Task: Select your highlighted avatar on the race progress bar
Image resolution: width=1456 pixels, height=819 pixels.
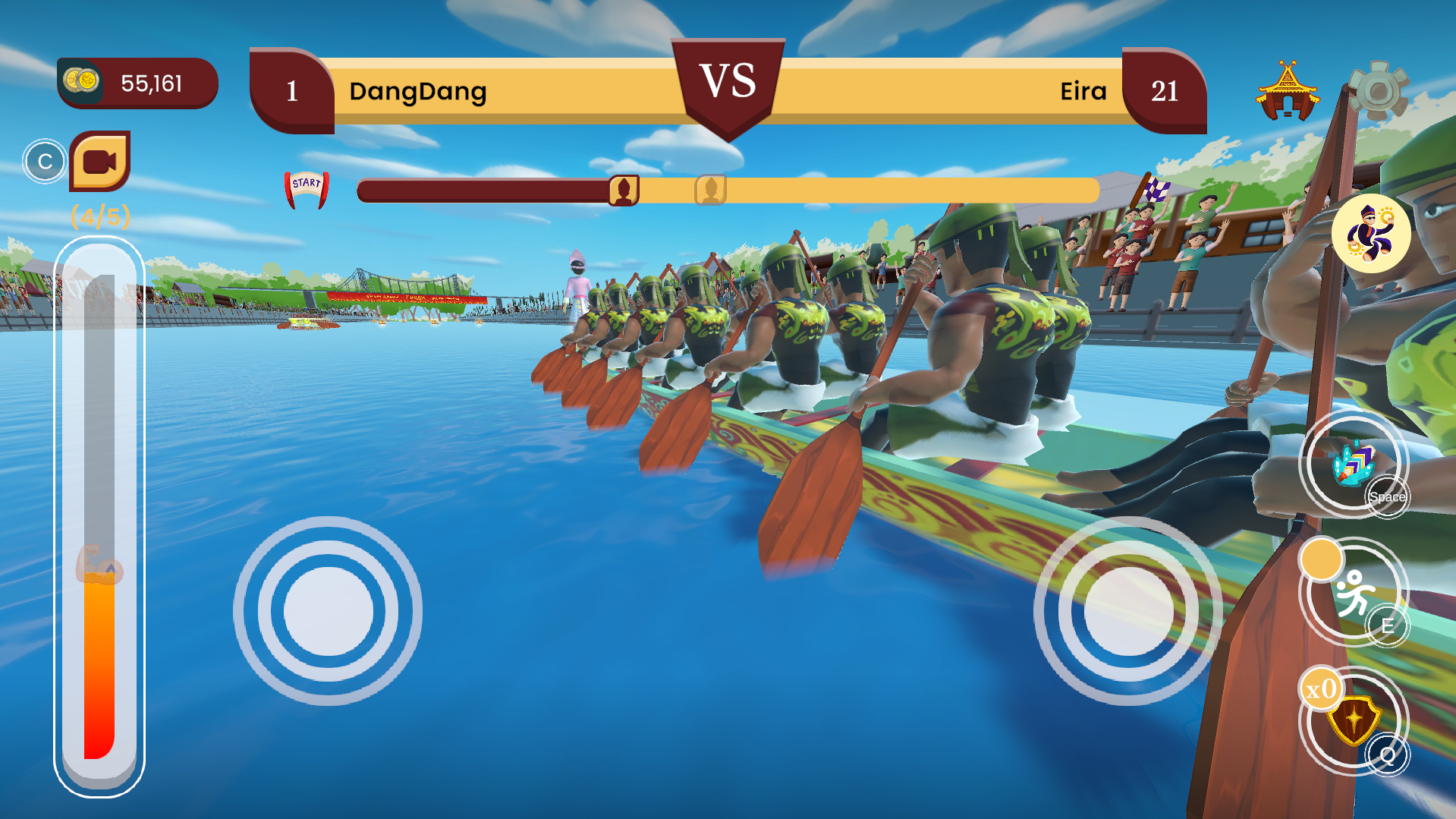Action: tap(624, 191)
